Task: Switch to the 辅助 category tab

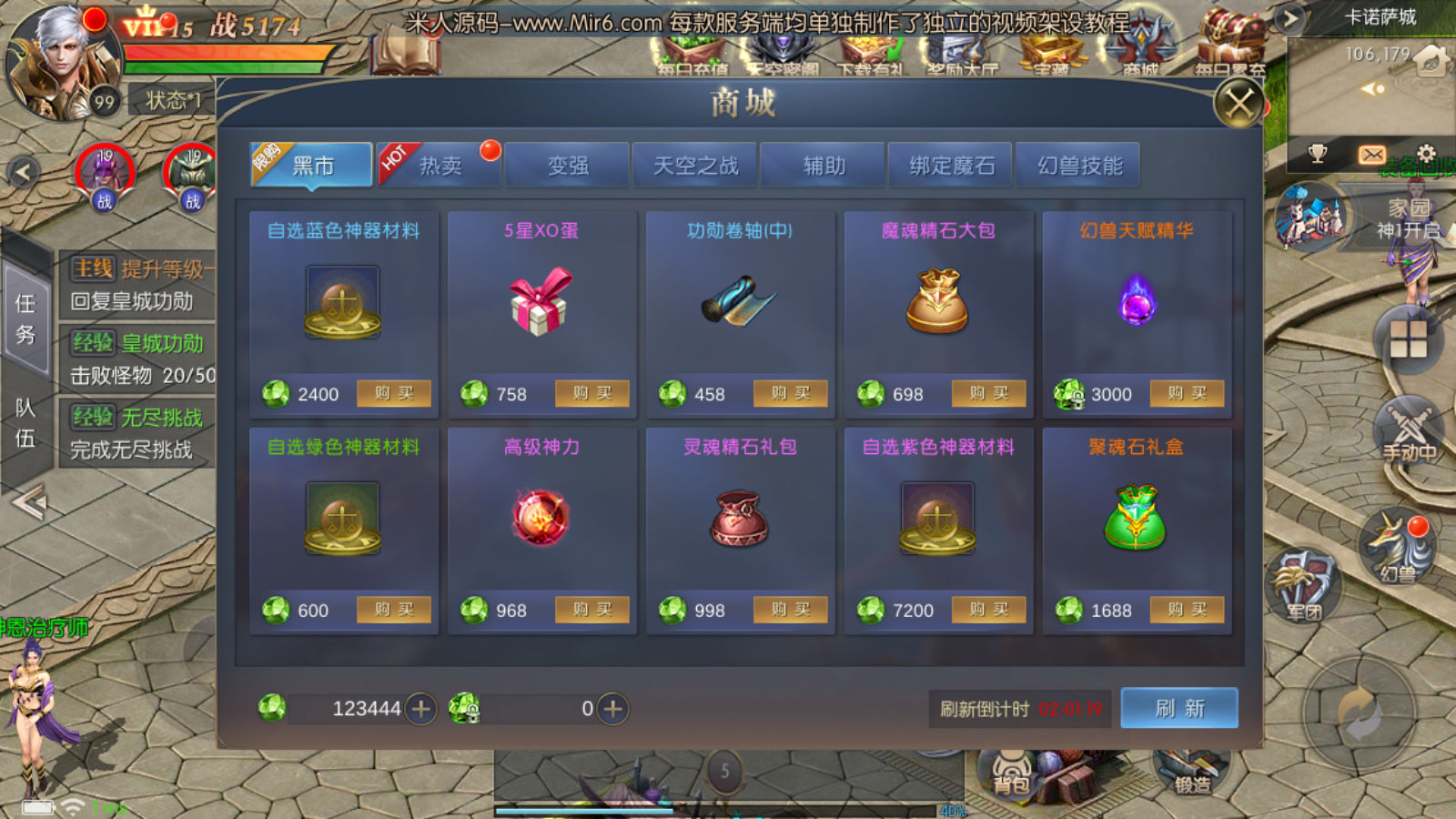Action: 824,166
